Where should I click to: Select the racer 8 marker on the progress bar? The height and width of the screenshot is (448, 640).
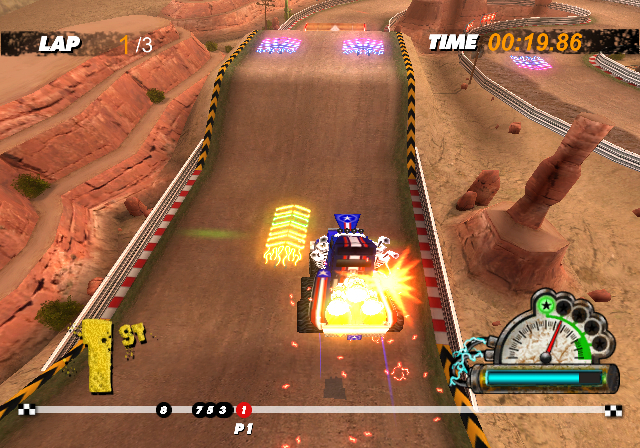(x=163, y=409)
